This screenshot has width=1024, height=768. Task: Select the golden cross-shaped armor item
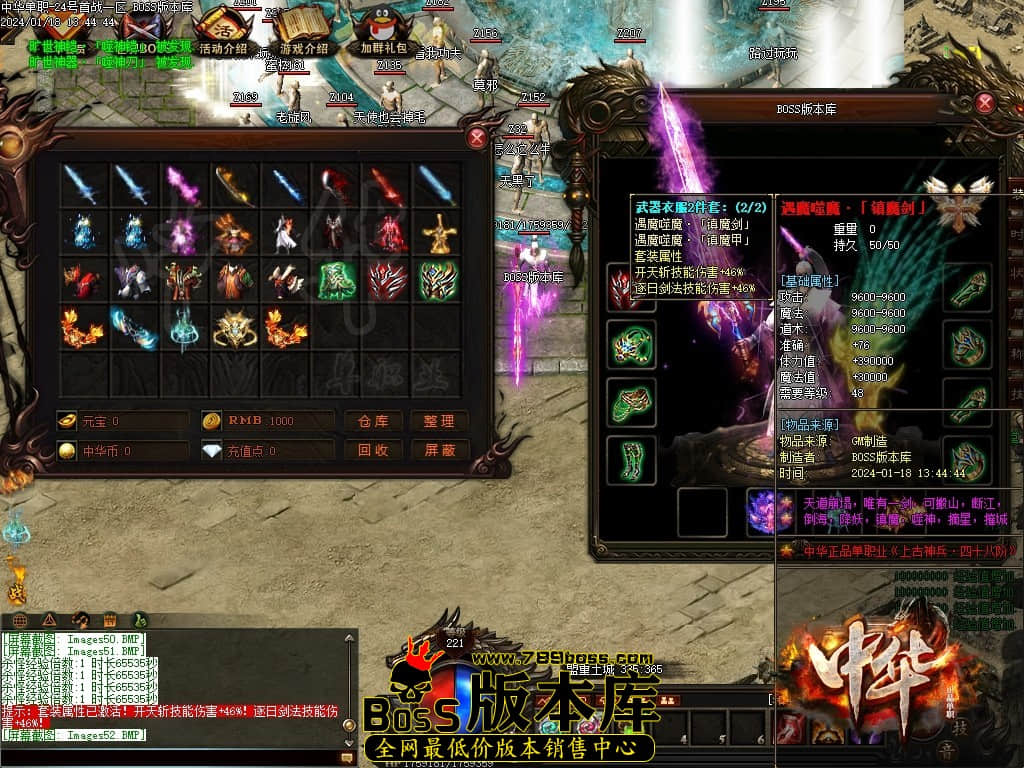click(x=437, y=234)
